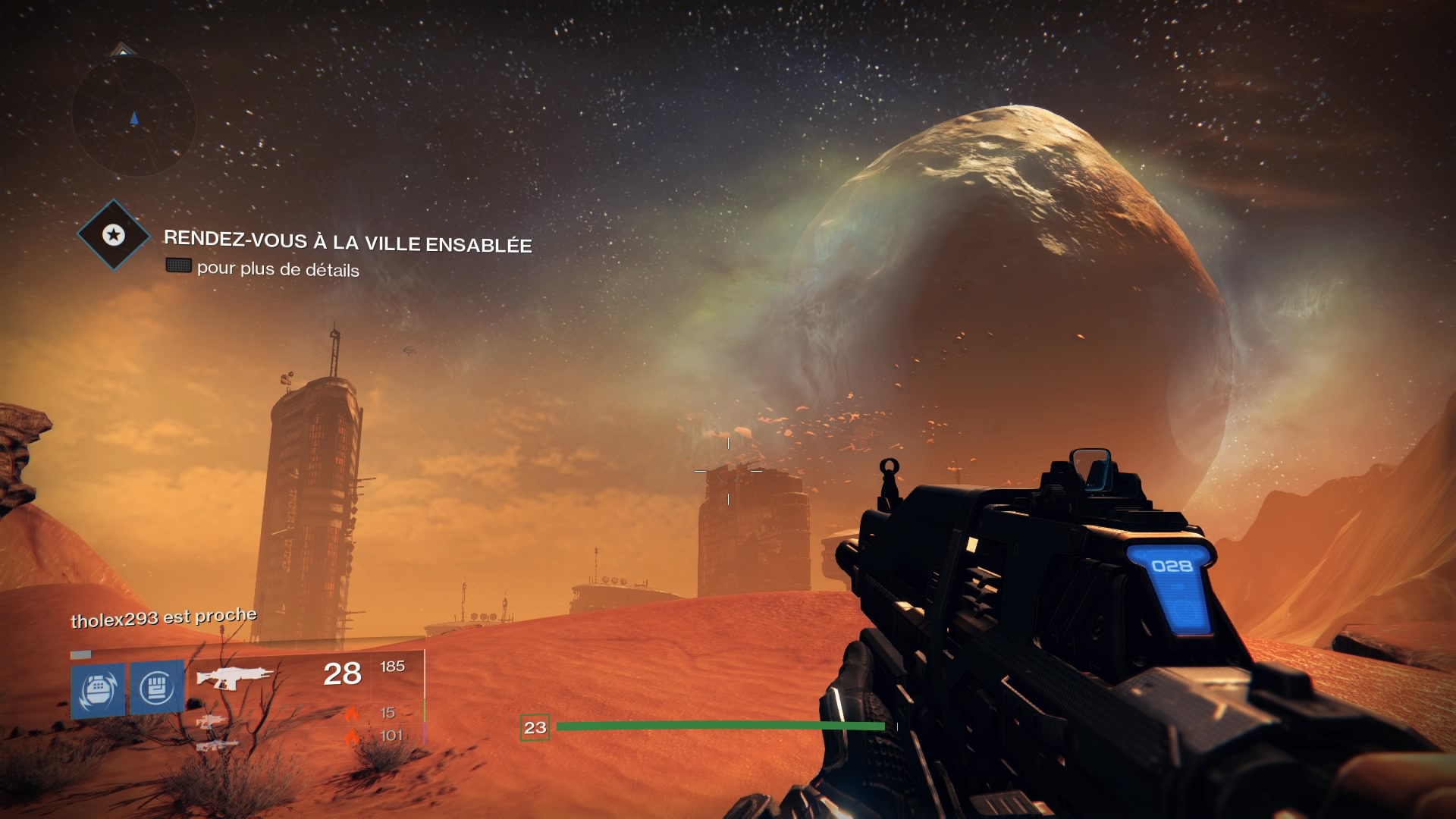Image resolution: width=1456 pixels, height=819 pixels.
Task: Open the Ville Ensablée objective diamond marker
Action: pos(114,235)
